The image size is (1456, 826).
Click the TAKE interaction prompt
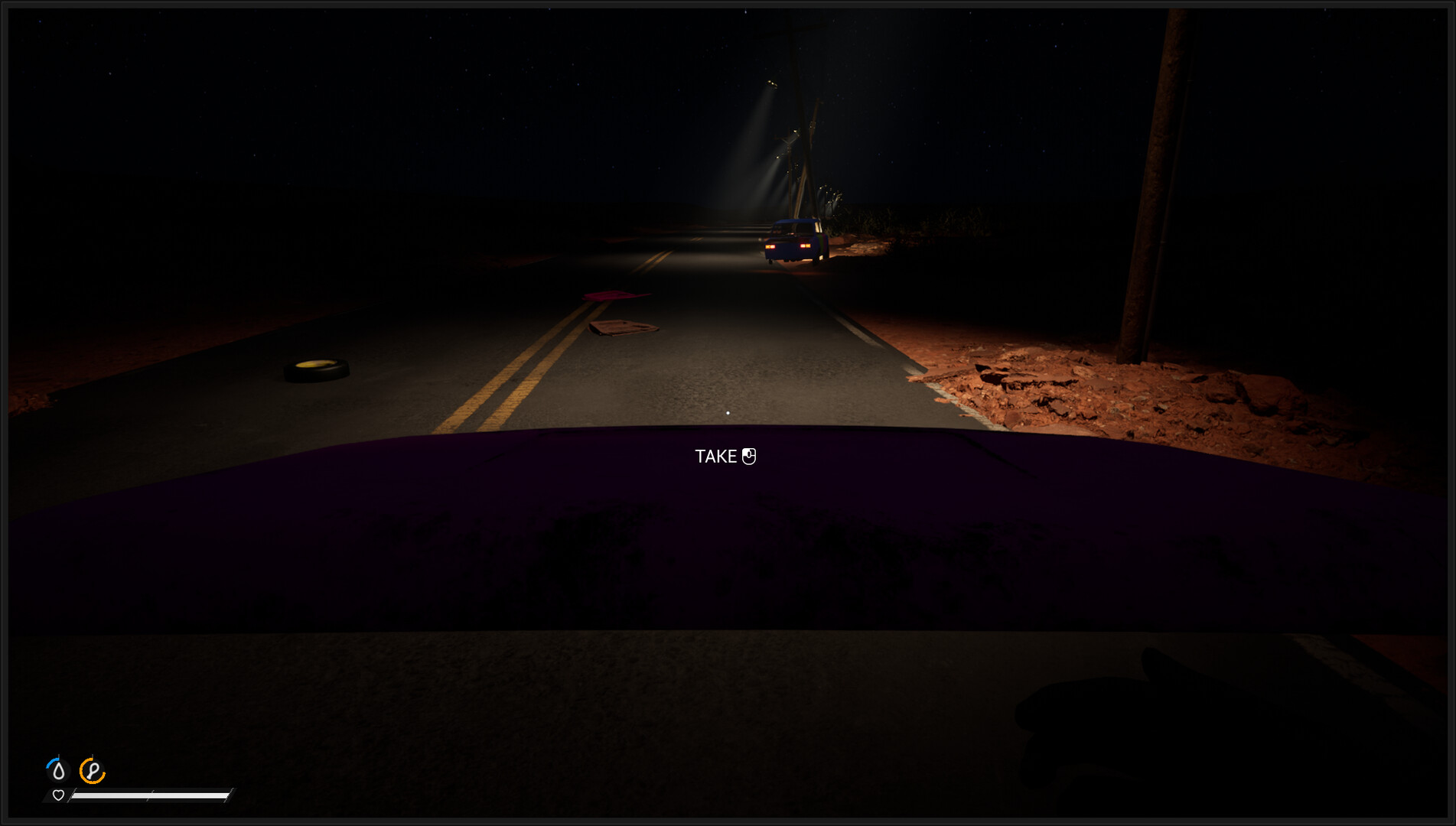pos(715,457)
